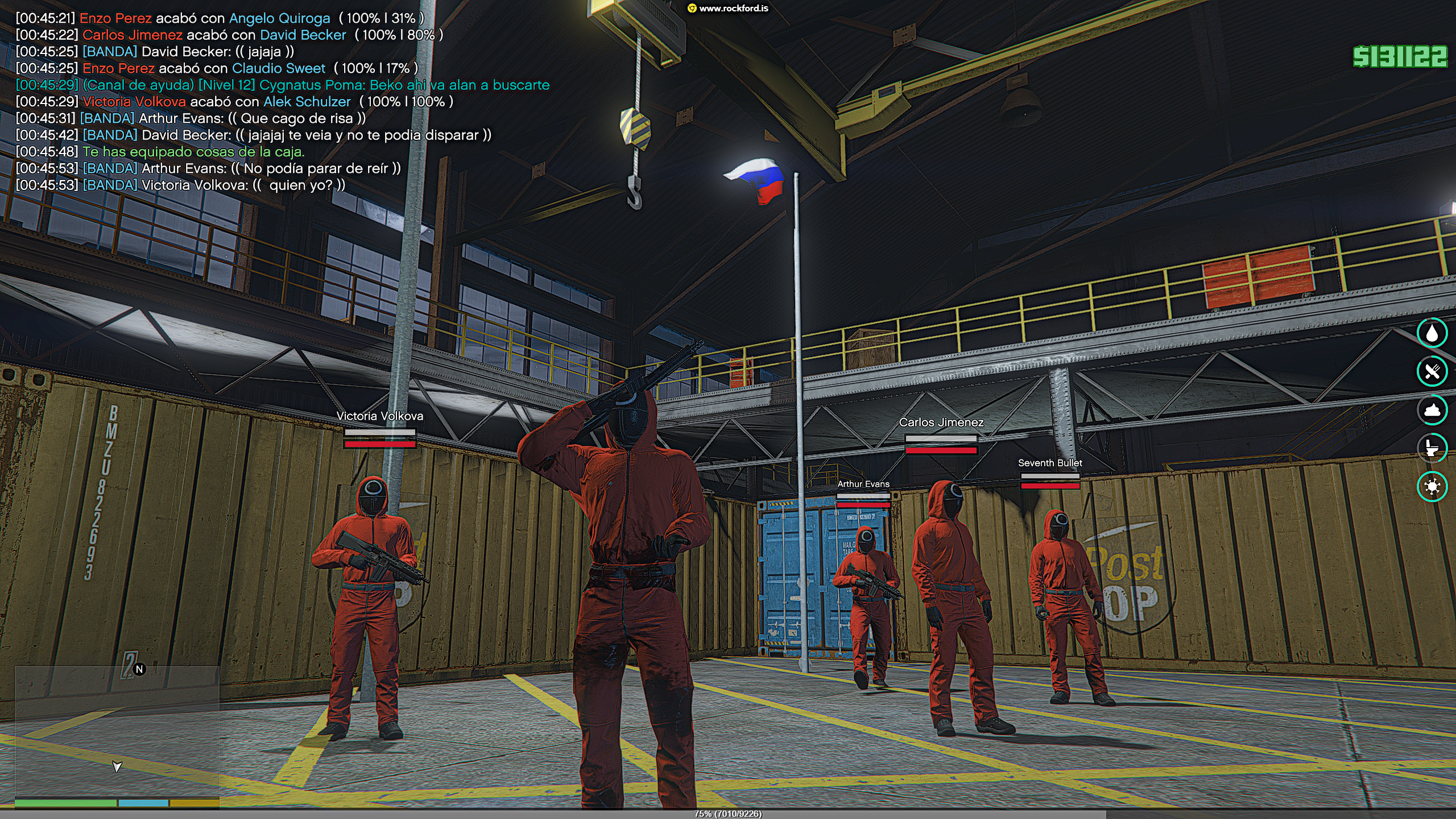The height and width of the screenshot is (819, 1456).
Task: Click the player arrow on the minimap
Action: click(117, 767)
